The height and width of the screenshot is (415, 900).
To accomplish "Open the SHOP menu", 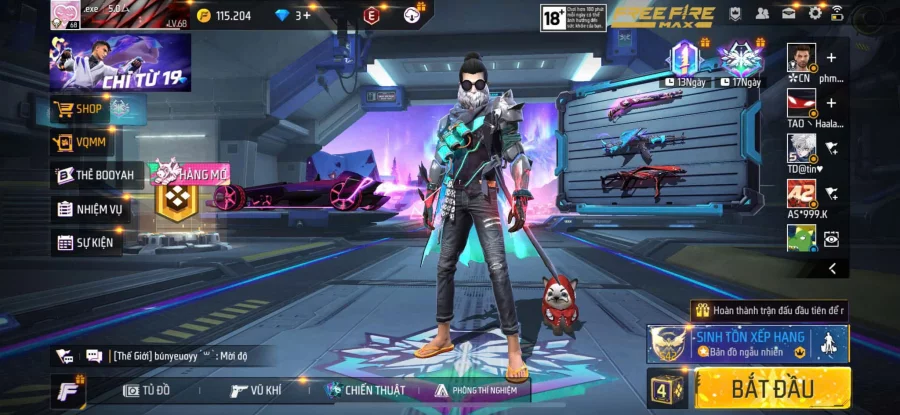I will click(x=88, y=109).
